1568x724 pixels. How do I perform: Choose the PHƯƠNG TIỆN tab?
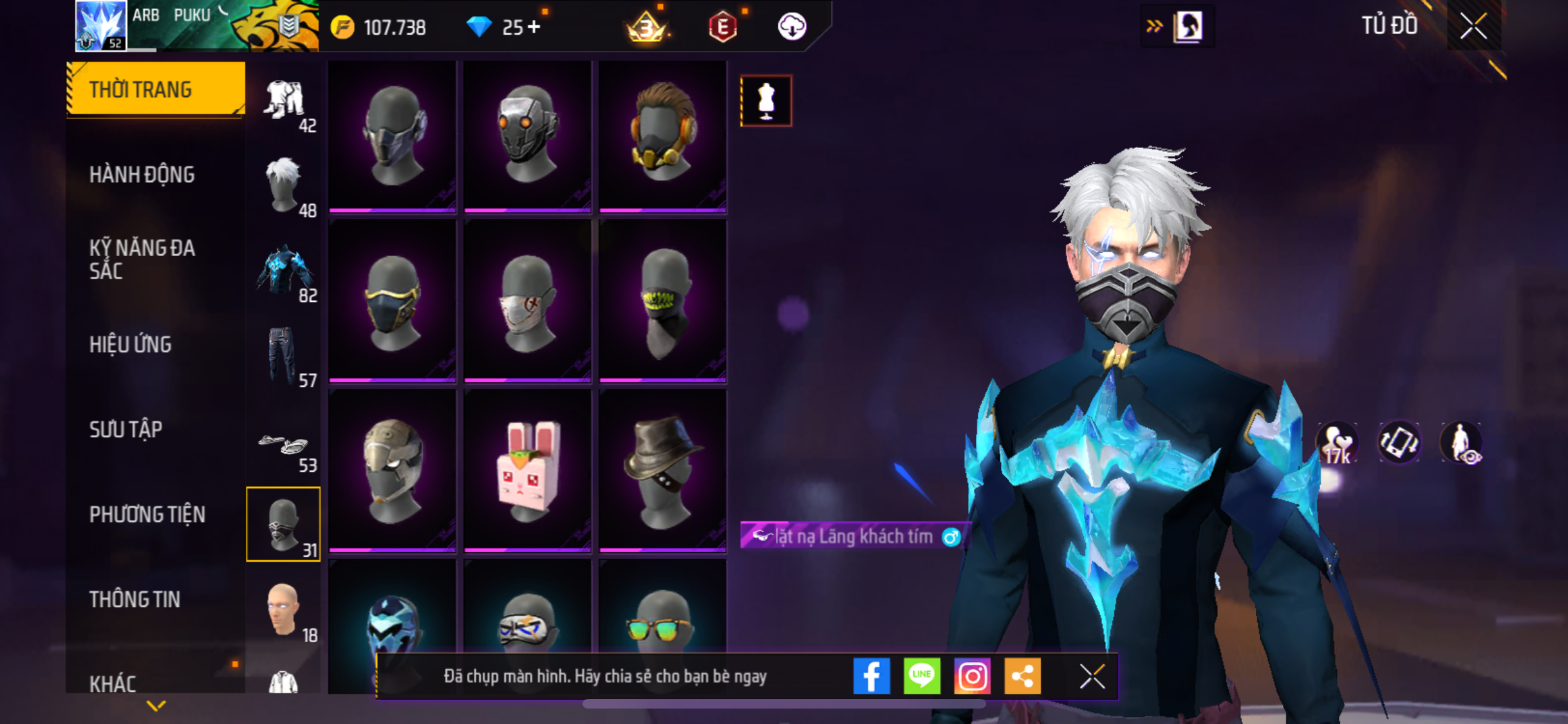click(x=147, y=514)
